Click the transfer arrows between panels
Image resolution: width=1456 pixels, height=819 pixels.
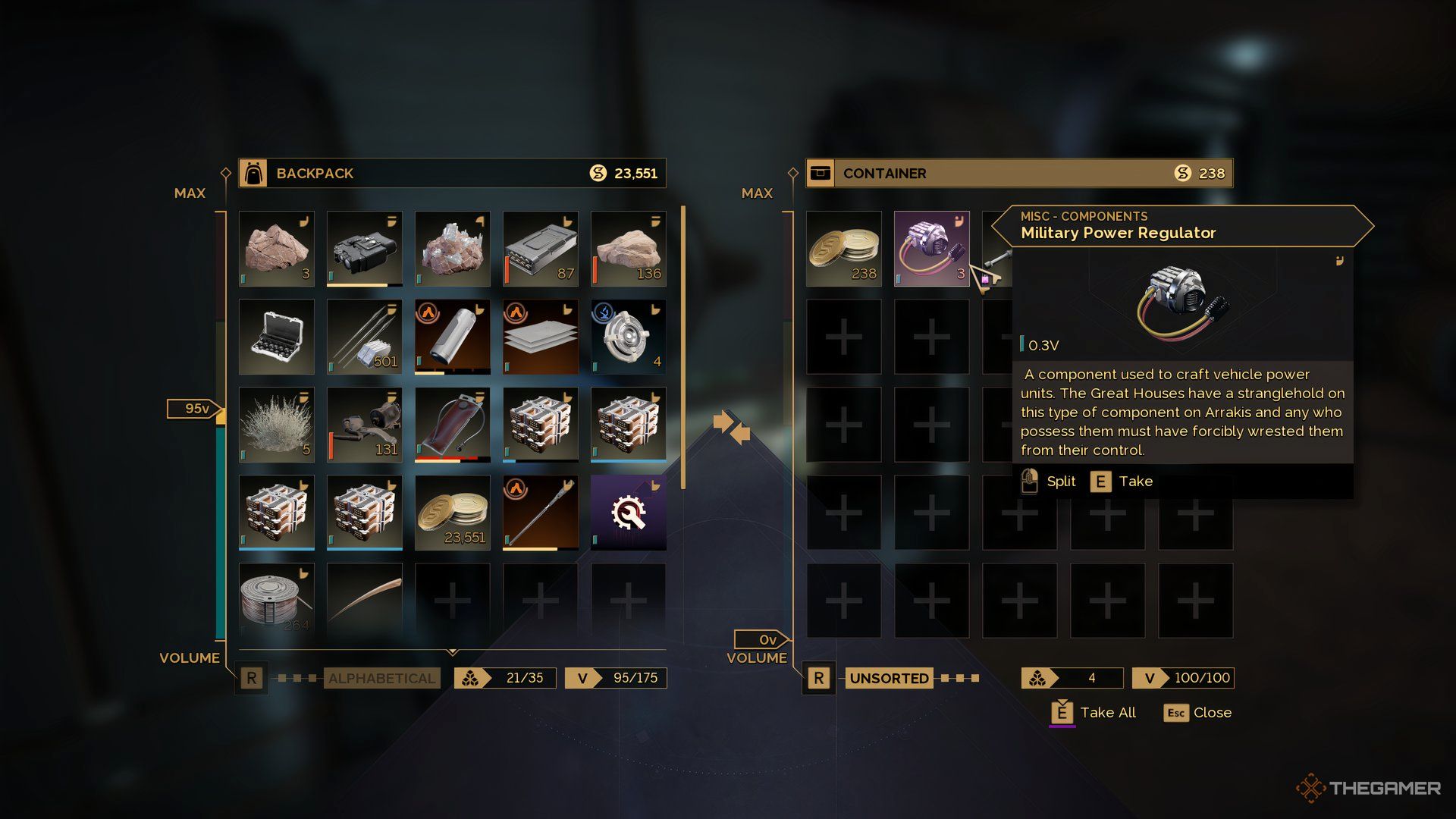(732, 427)
